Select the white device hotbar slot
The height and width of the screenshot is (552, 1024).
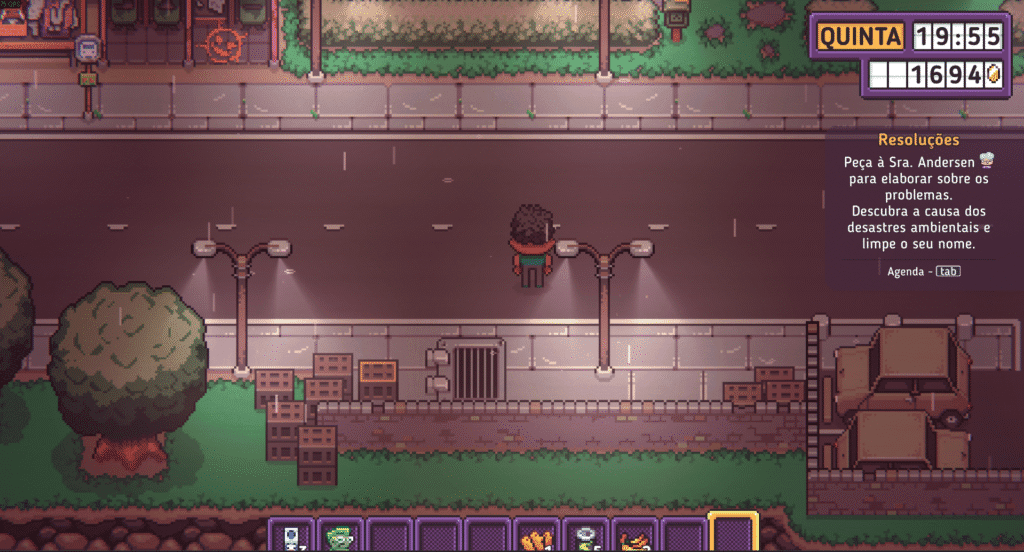point(292,536)
